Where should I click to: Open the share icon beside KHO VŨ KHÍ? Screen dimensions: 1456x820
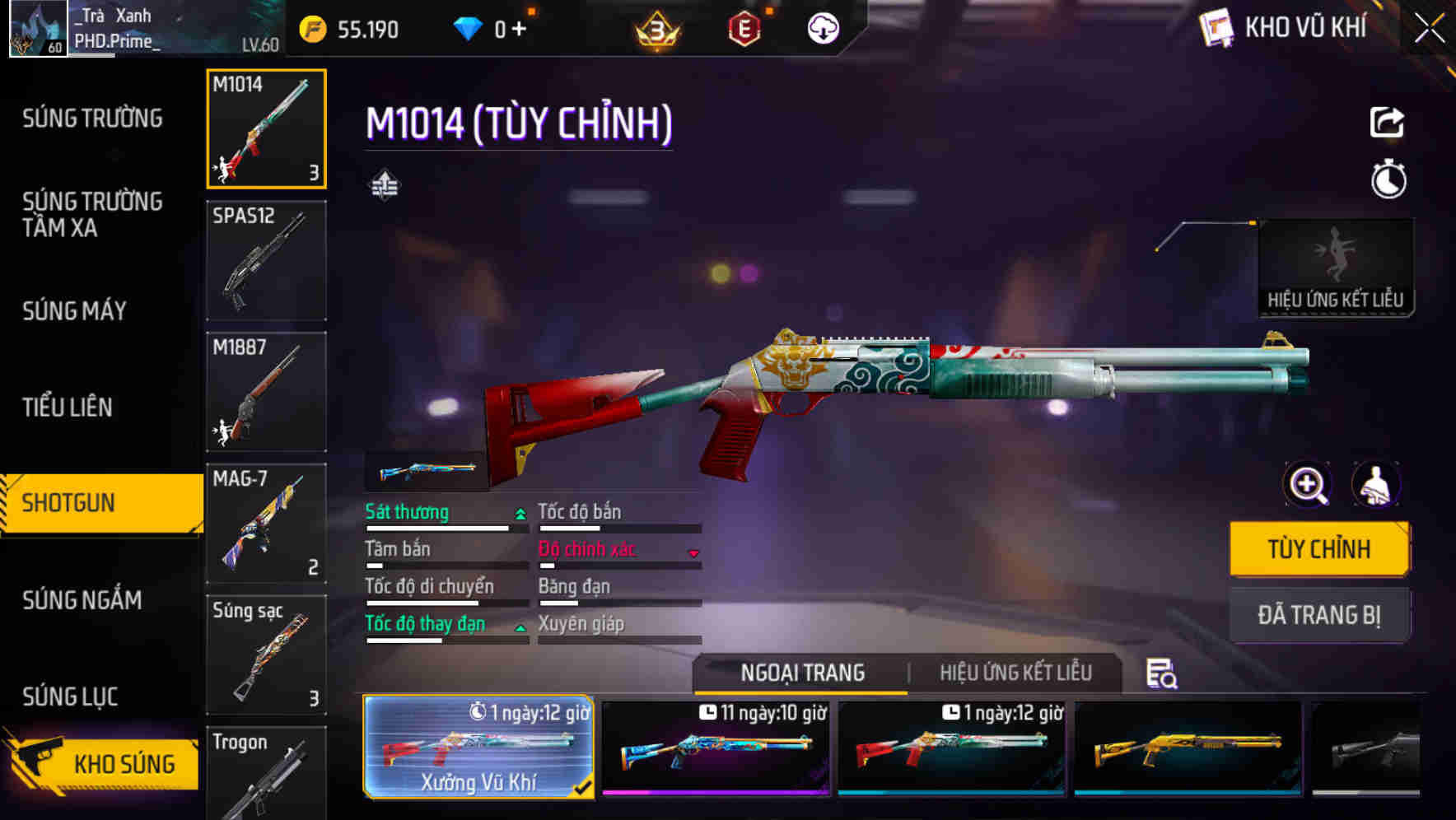coord(1388,122)
